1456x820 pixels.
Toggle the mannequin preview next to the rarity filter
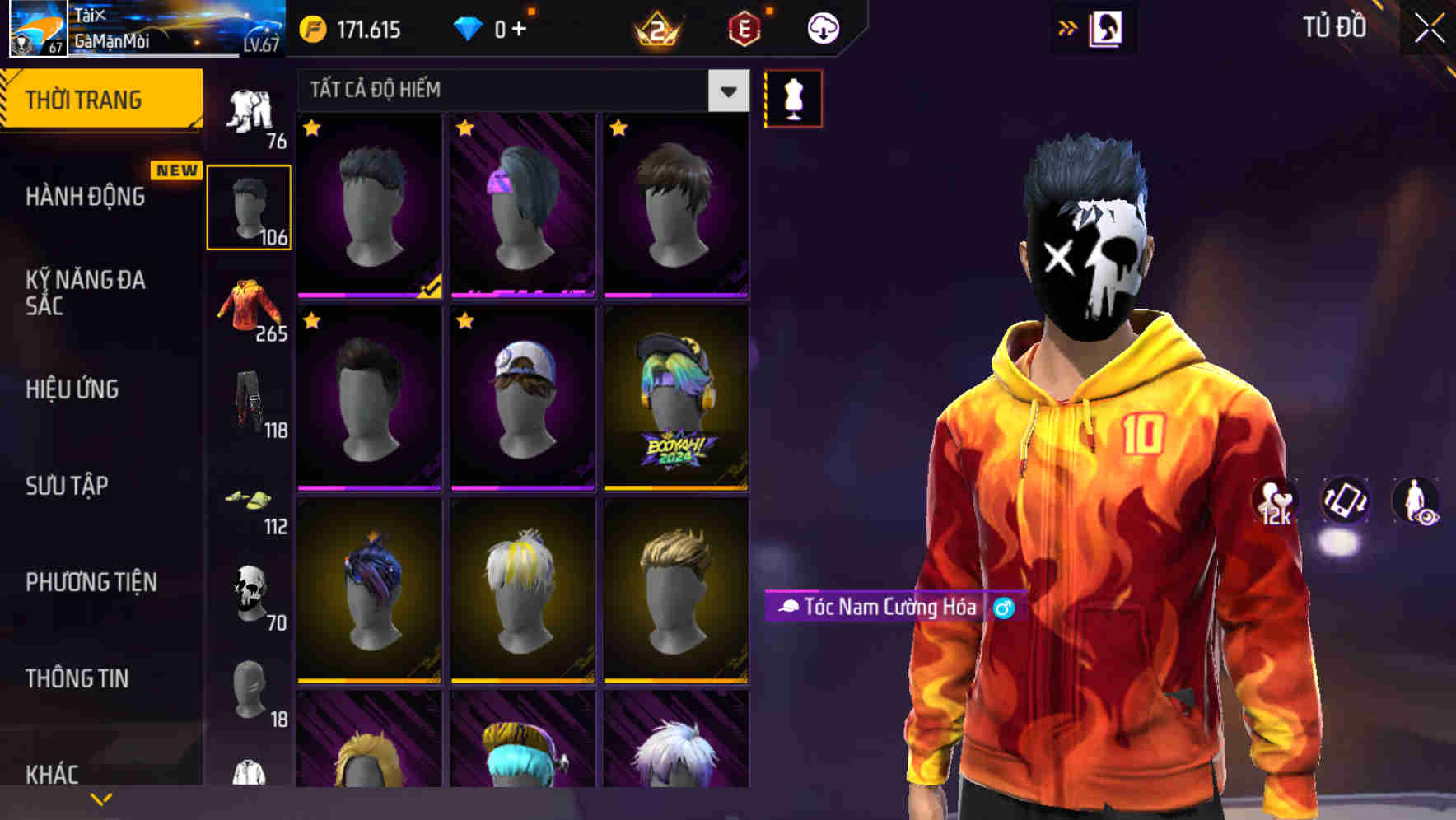pos(793,98)
